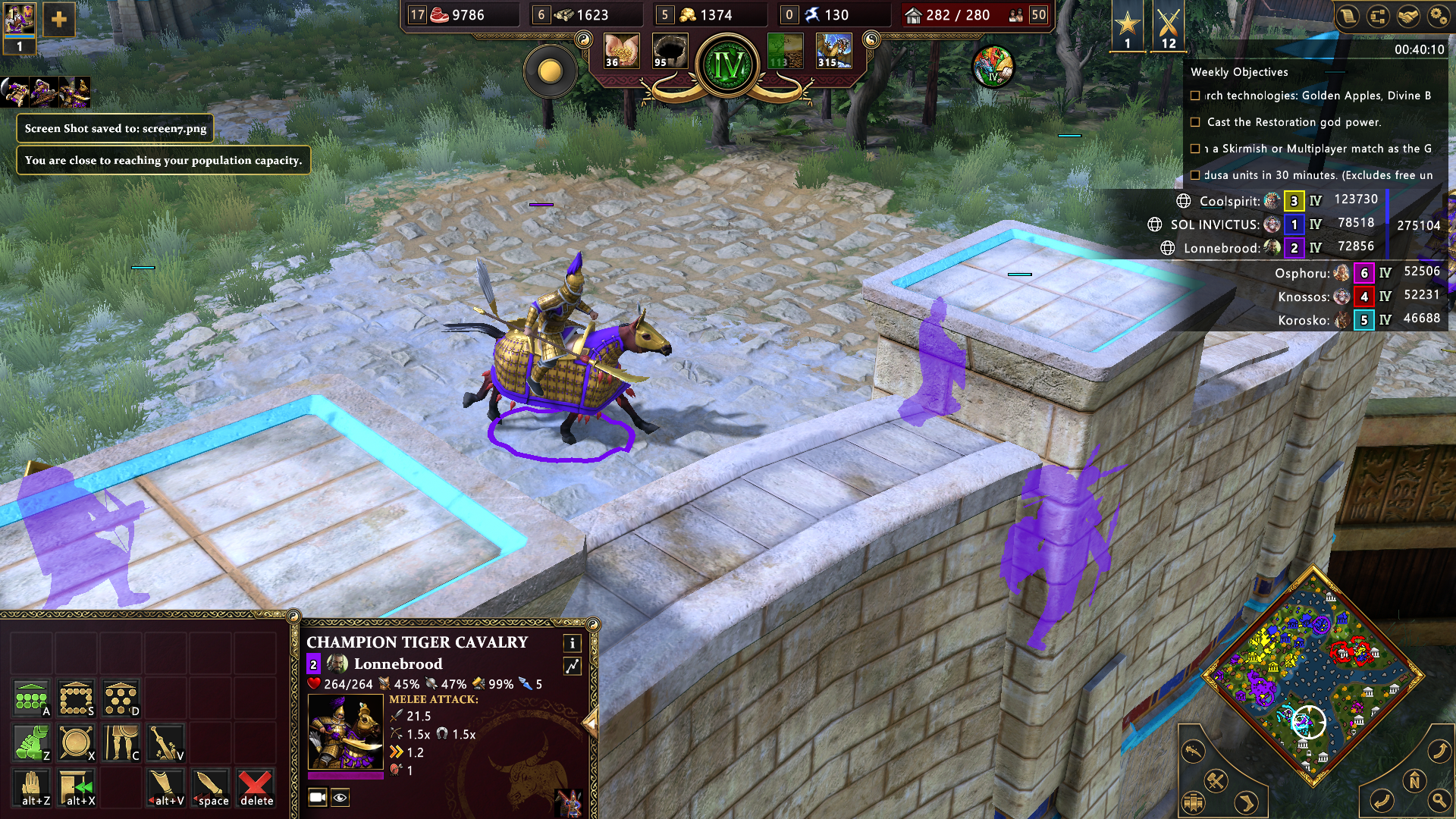Click the minimap banners button
1456x819 pixels.
pos(1193,802)
